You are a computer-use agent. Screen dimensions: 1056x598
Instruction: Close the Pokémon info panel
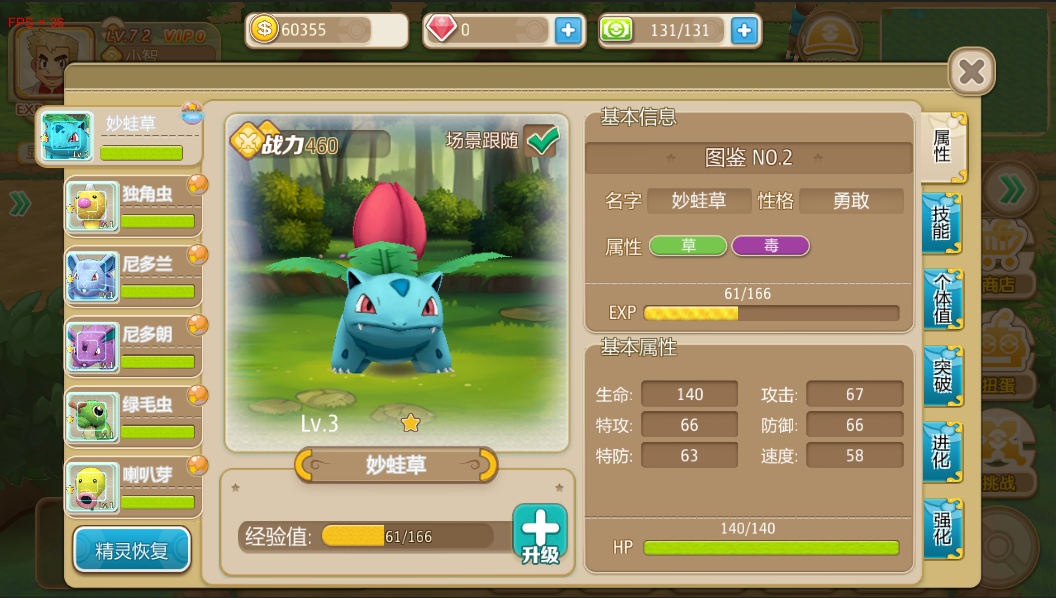(970, 72)
